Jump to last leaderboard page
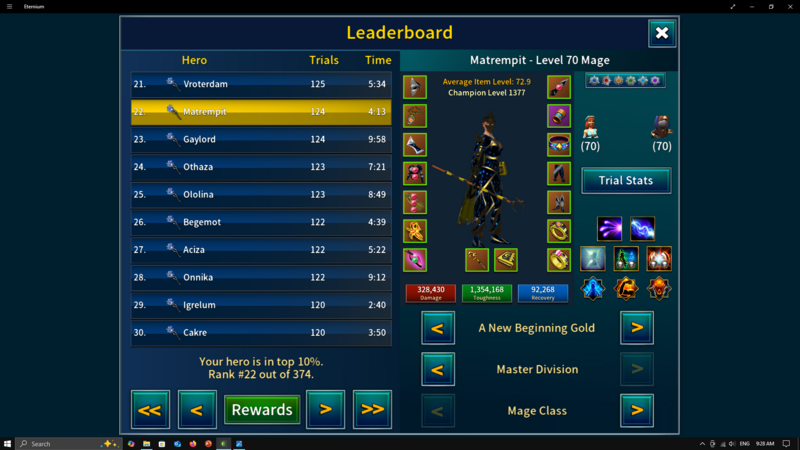800x450 pixels. (372, 409)
